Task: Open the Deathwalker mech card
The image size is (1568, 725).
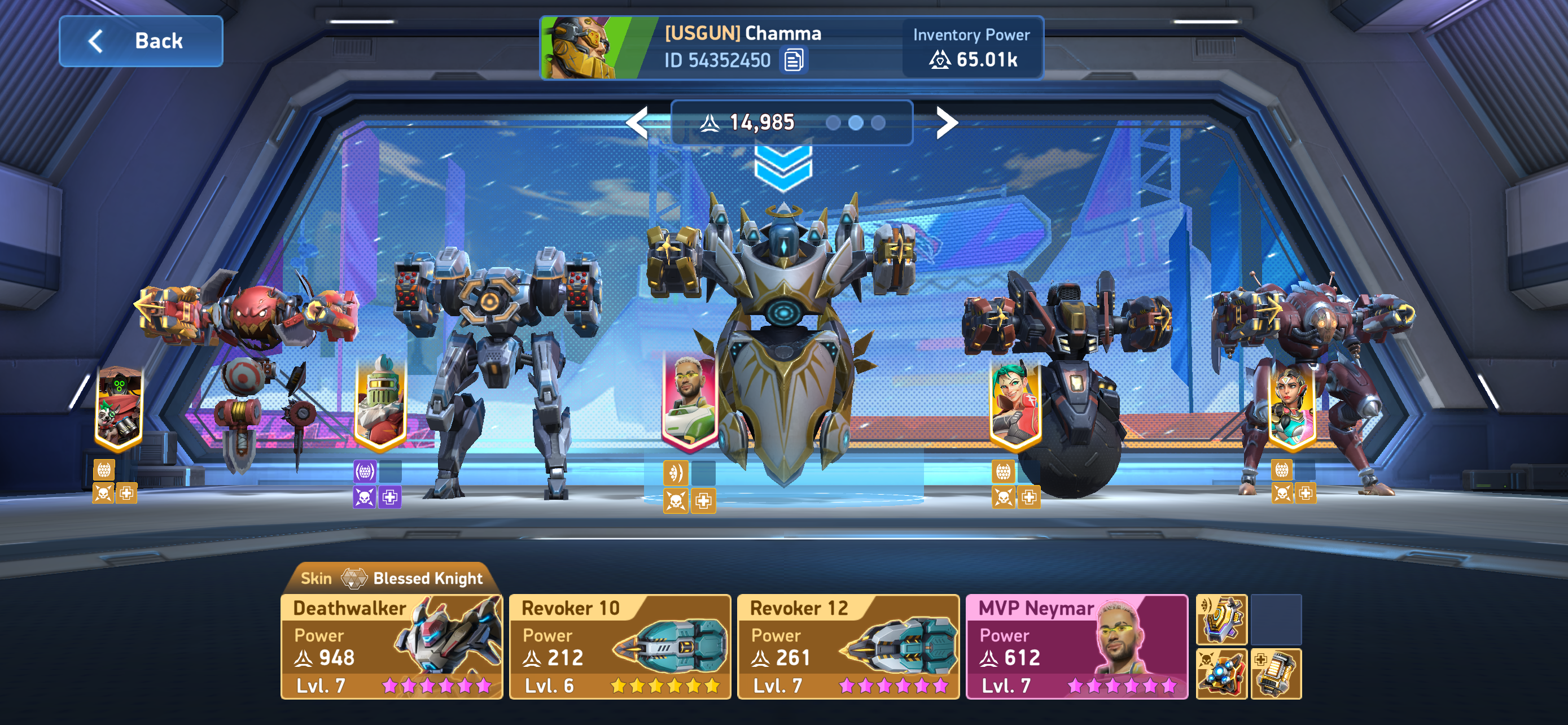Action: pos(391,647)
